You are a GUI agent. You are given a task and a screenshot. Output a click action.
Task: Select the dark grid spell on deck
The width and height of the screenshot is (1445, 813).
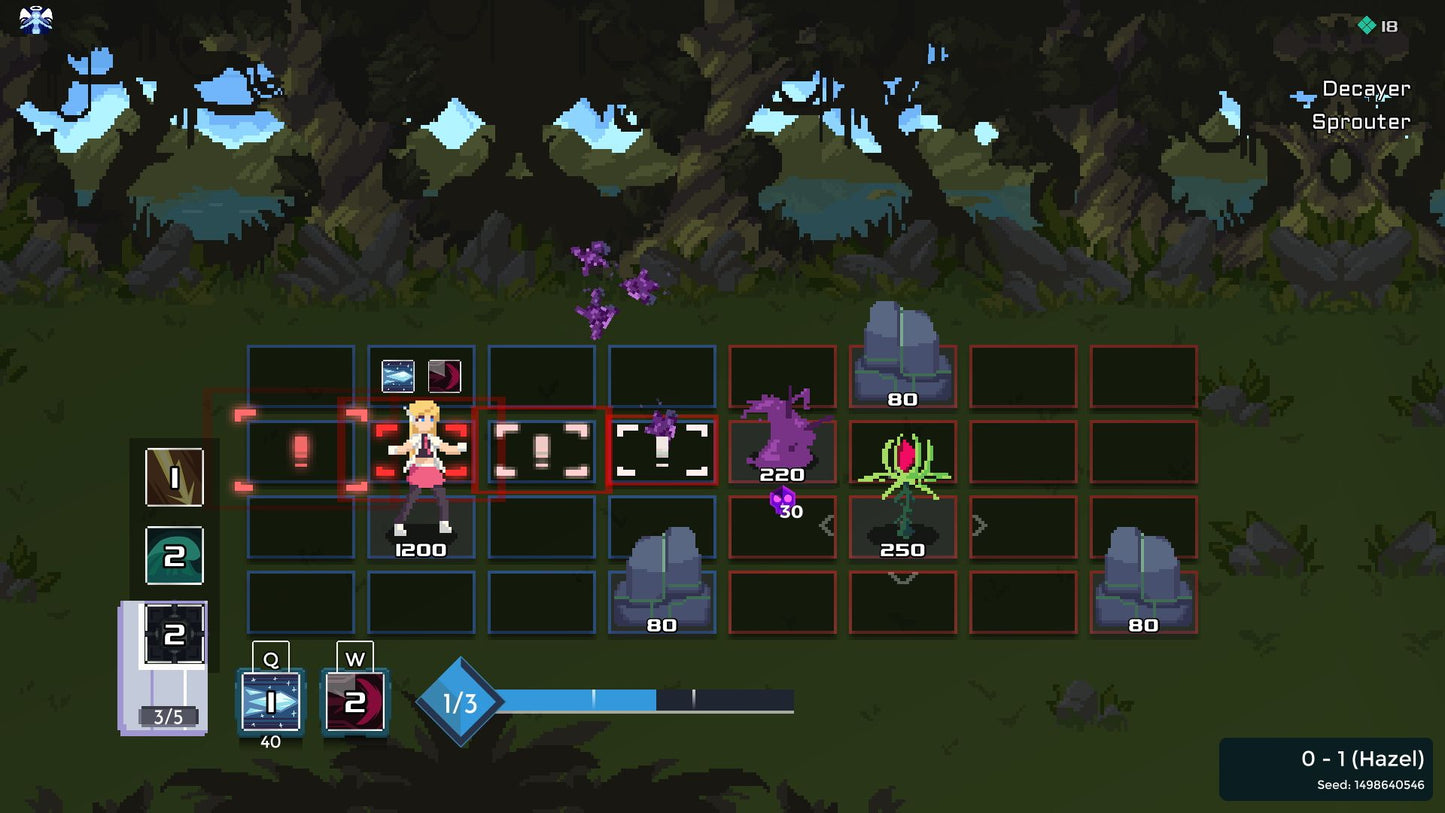click(175, 634)
